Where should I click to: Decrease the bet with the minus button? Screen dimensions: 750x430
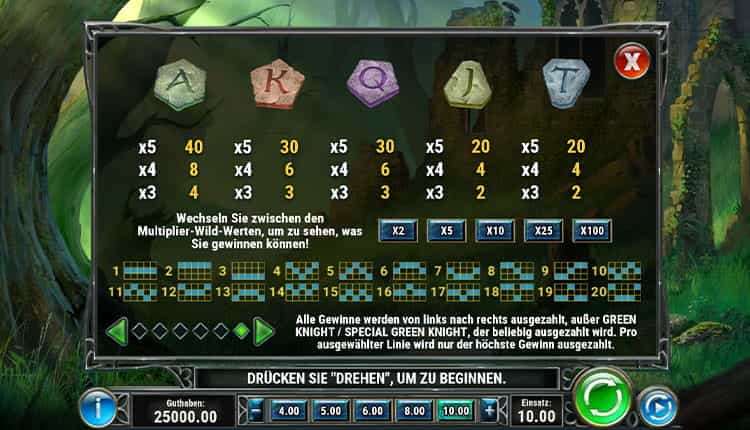[x=256, y=409]
